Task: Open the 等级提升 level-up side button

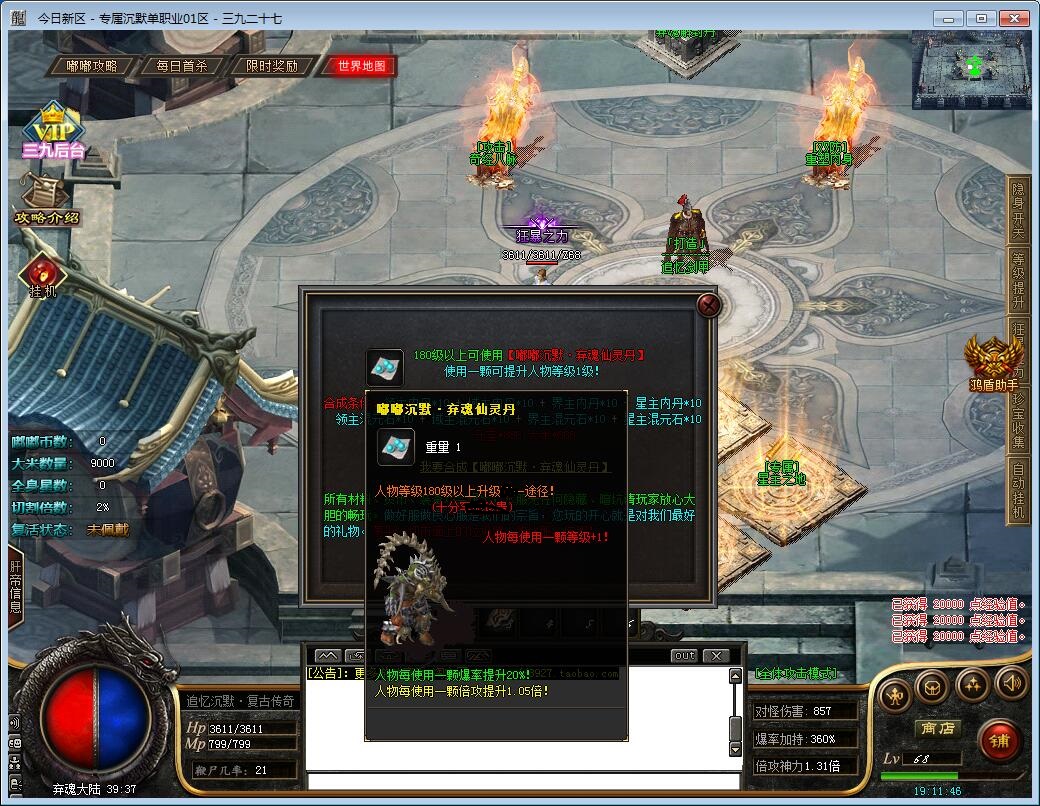Action: pos(1019,280)
